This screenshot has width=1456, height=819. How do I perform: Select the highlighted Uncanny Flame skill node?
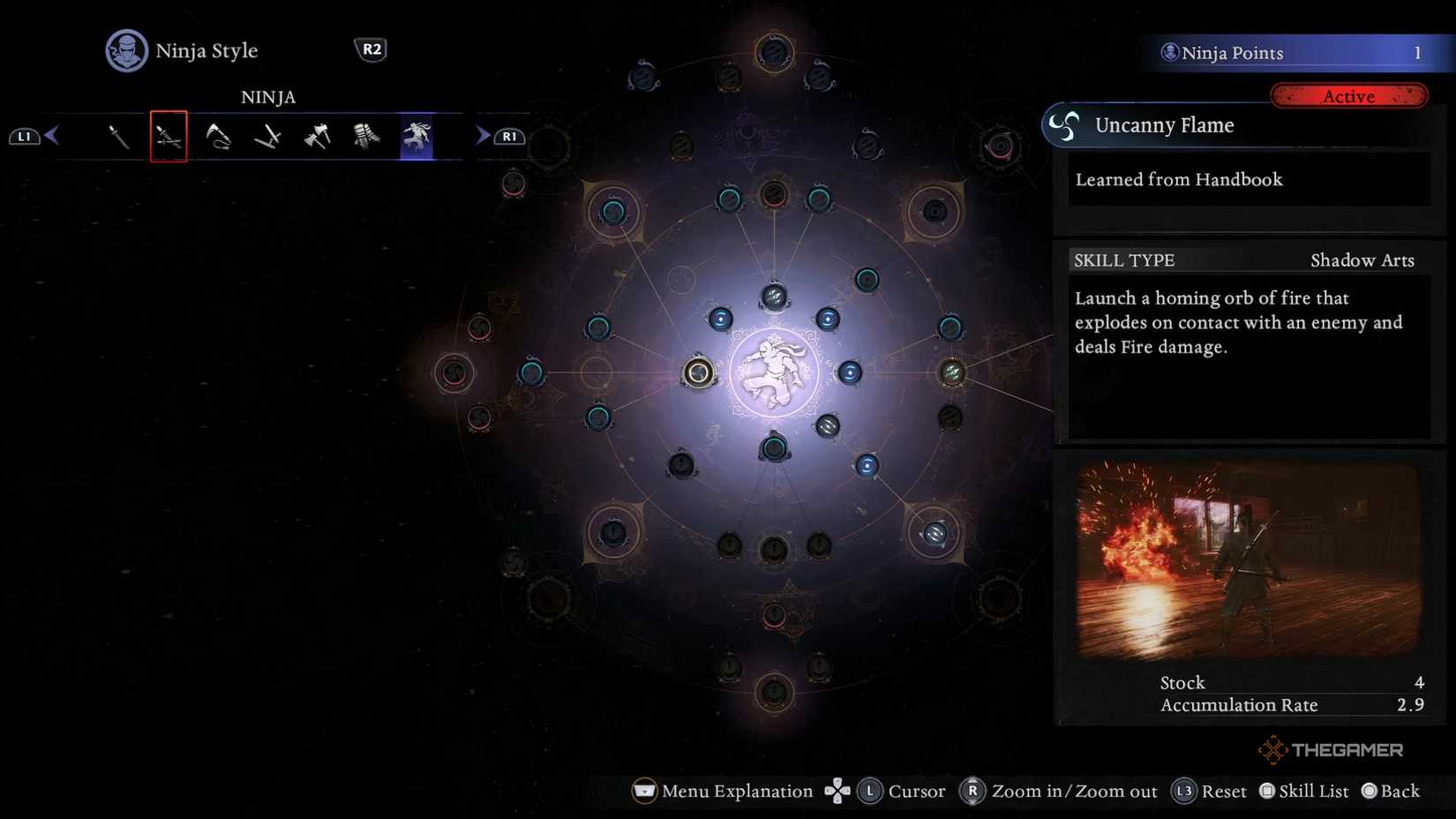pos(696,372)
